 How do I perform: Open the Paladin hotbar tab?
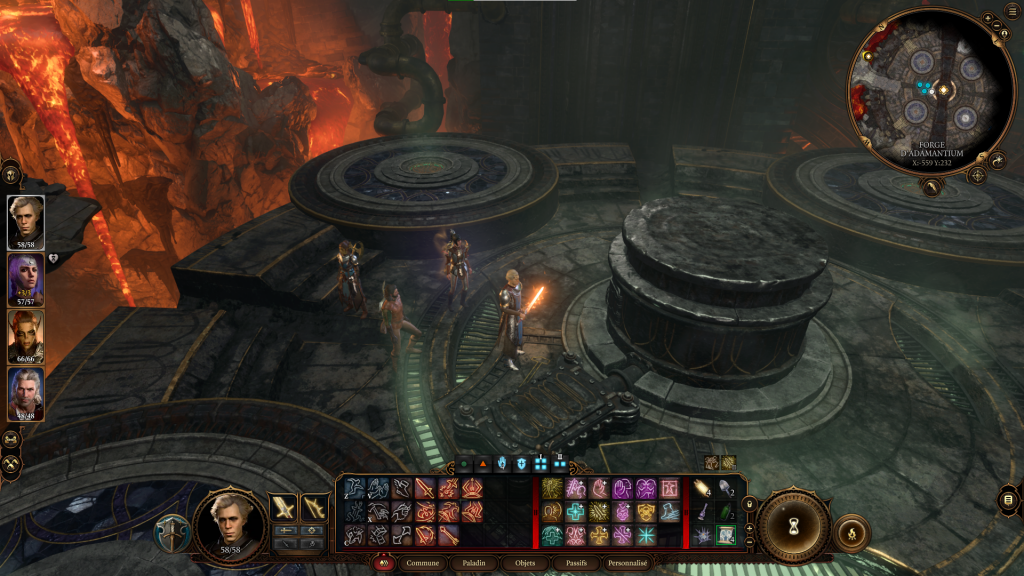(474, 563)
